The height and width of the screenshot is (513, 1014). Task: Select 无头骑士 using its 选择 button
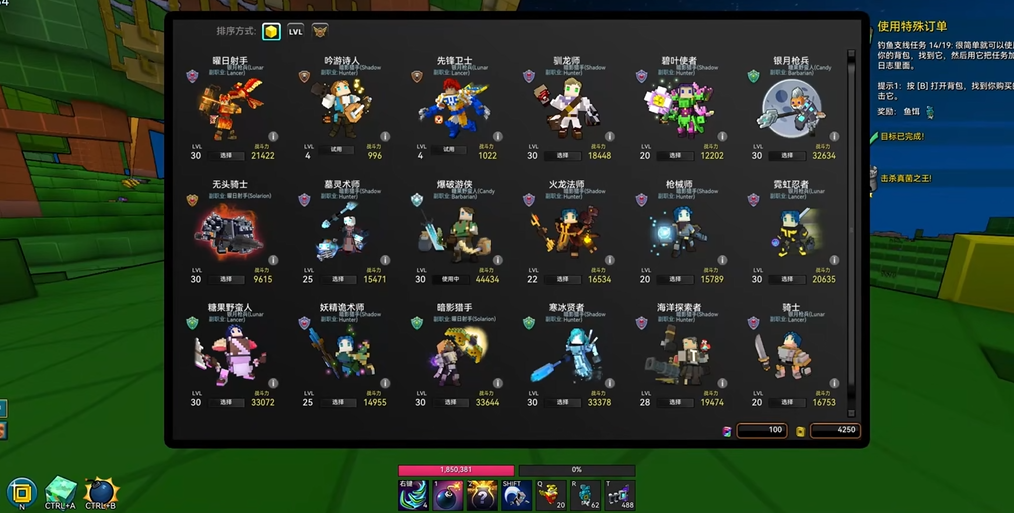point(225,279)
